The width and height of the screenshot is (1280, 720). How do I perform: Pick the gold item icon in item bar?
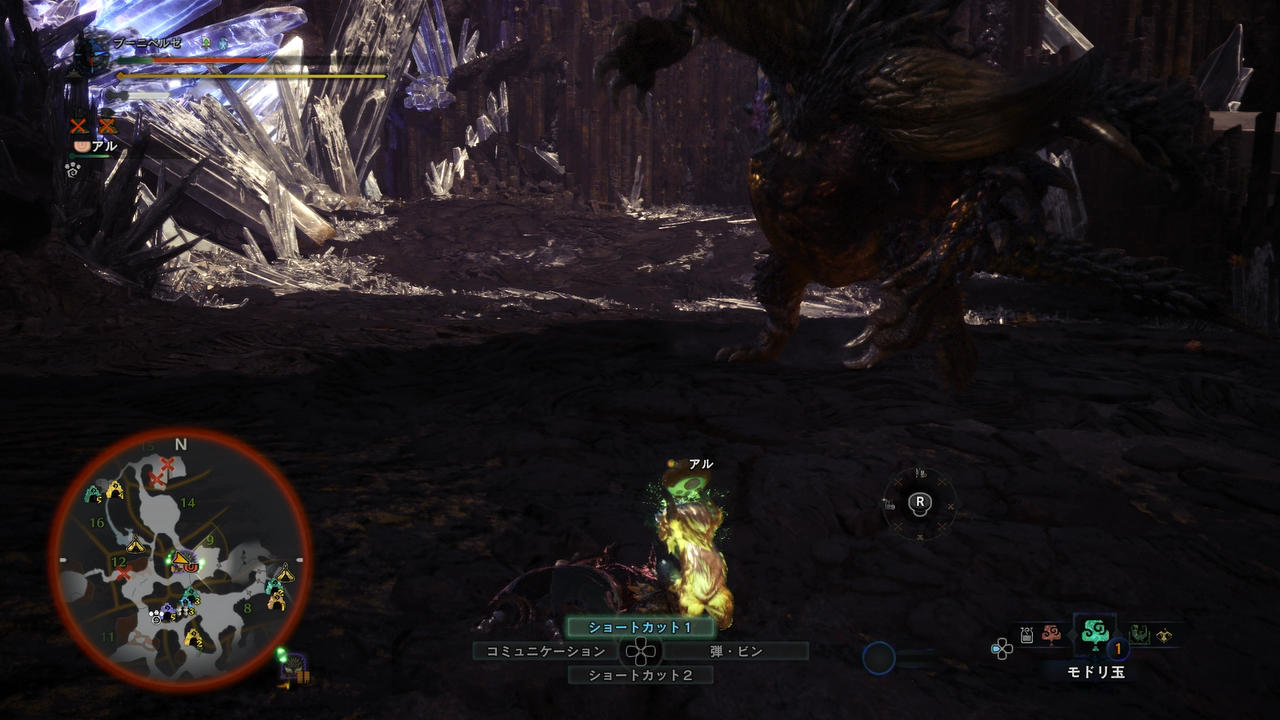pyautogui.click(x=1163, y=634)
